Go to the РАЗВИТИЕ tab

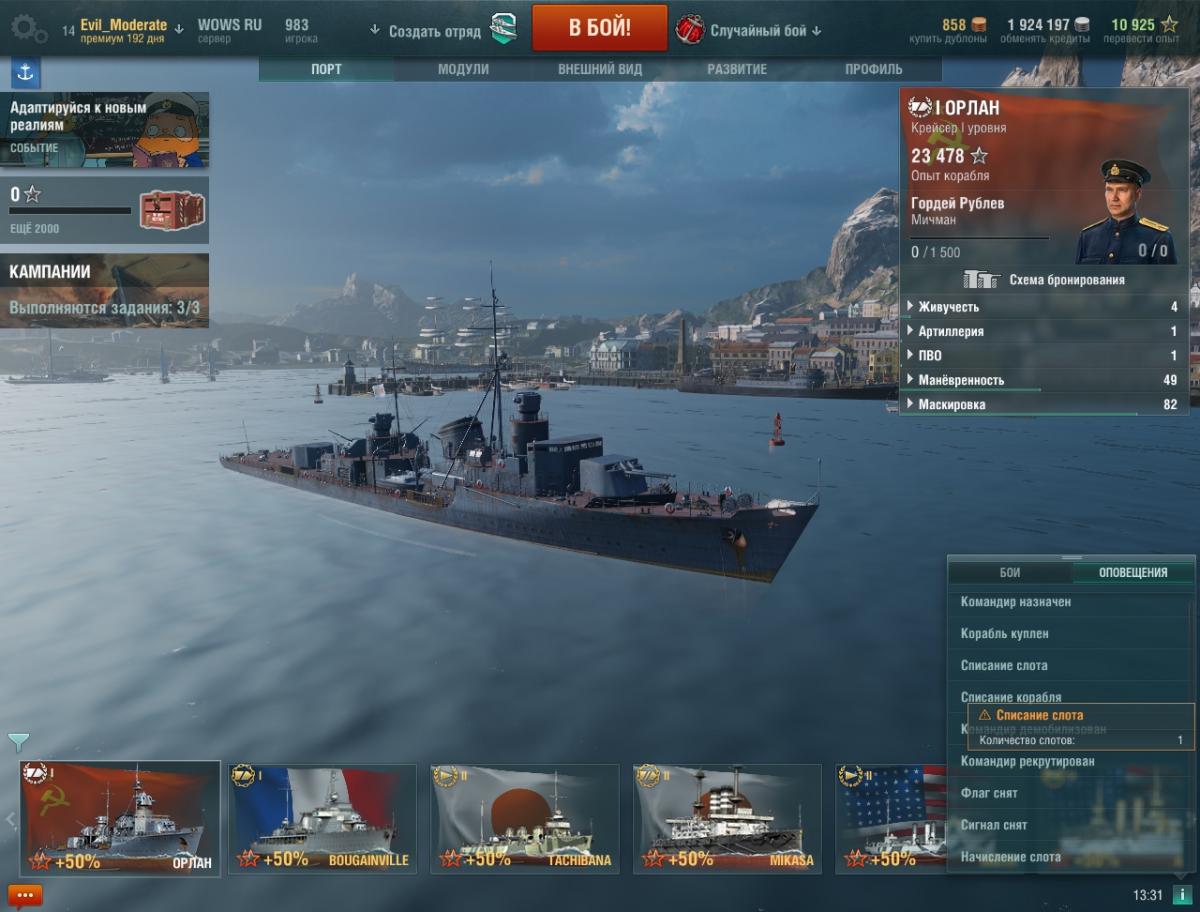tap(737, 69)
